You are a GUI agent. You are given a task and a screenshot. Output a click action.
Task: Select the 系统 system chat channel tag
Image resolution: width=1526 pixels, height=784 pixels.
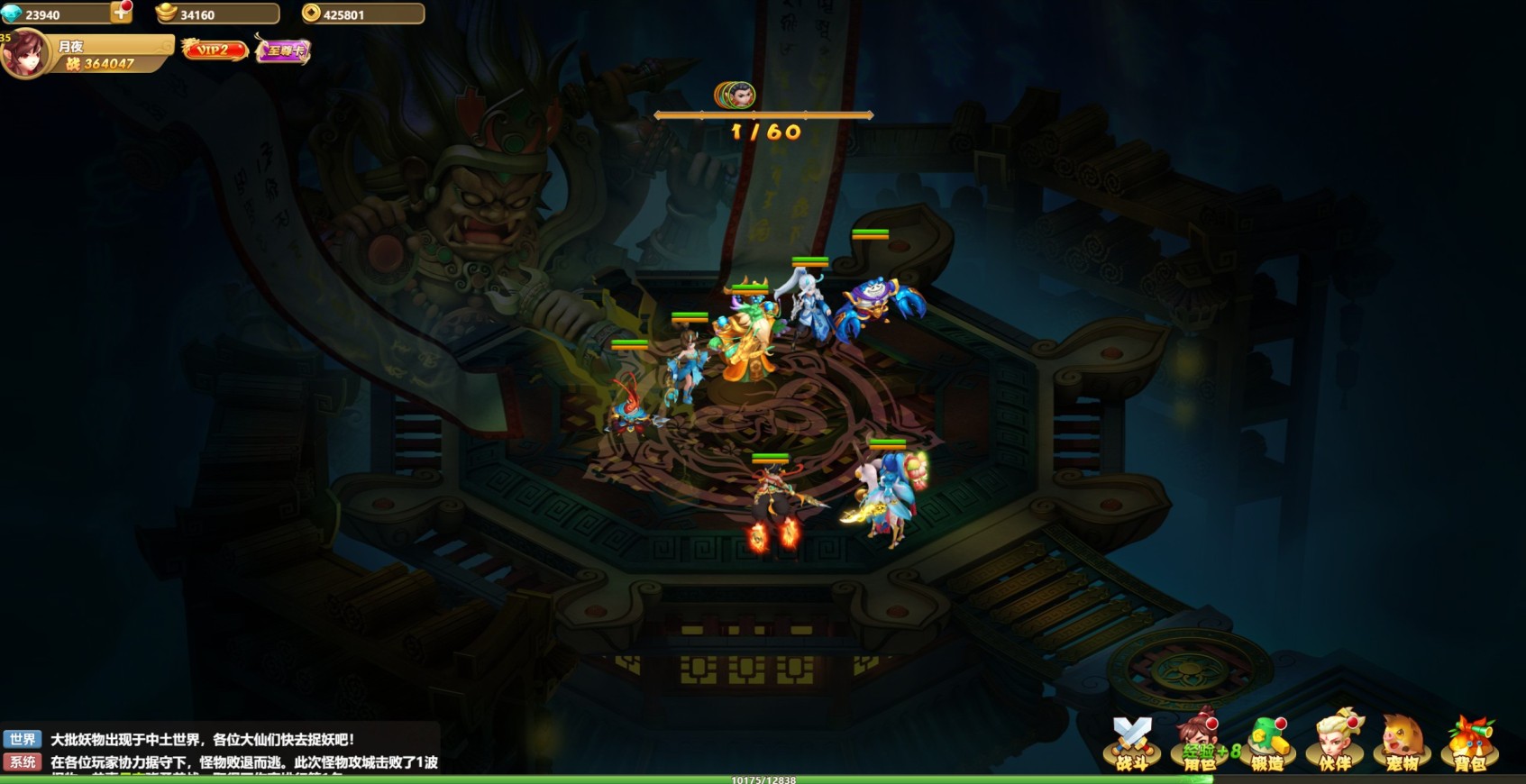coord(23,762)
